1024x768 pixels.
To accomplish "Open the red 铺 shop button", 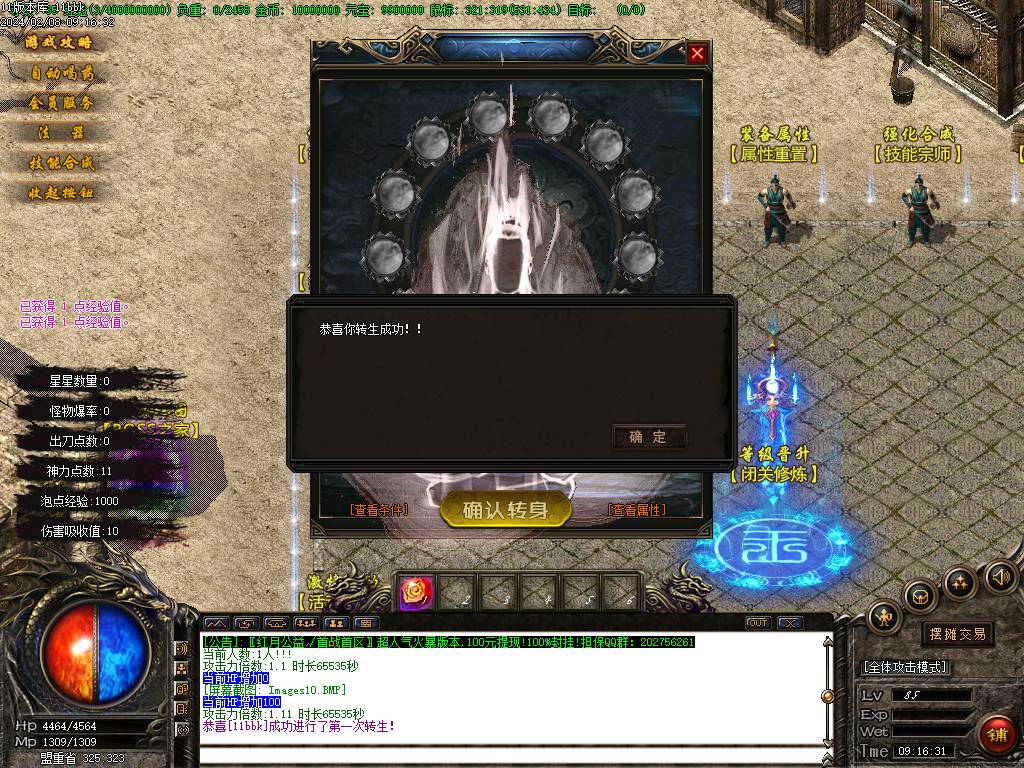I will coord(996,733).
